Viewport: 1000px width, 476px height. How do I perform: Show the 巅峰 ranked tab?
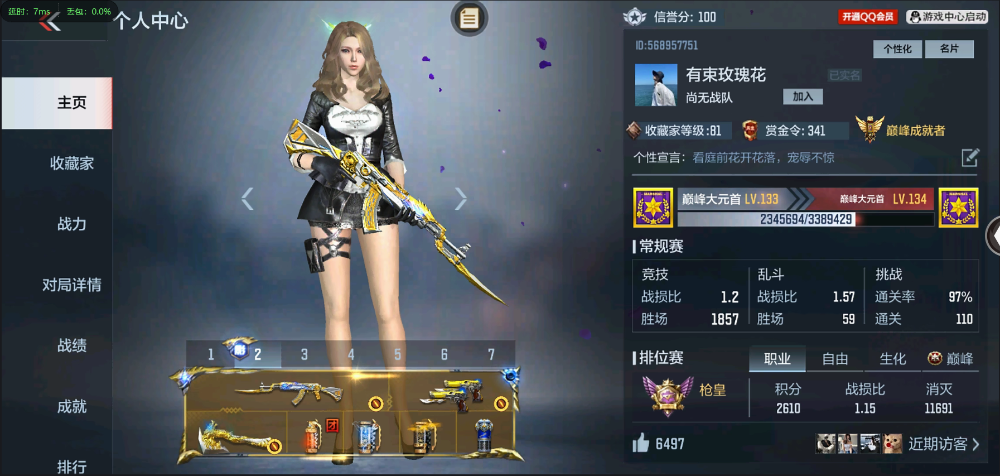[950, 359]
